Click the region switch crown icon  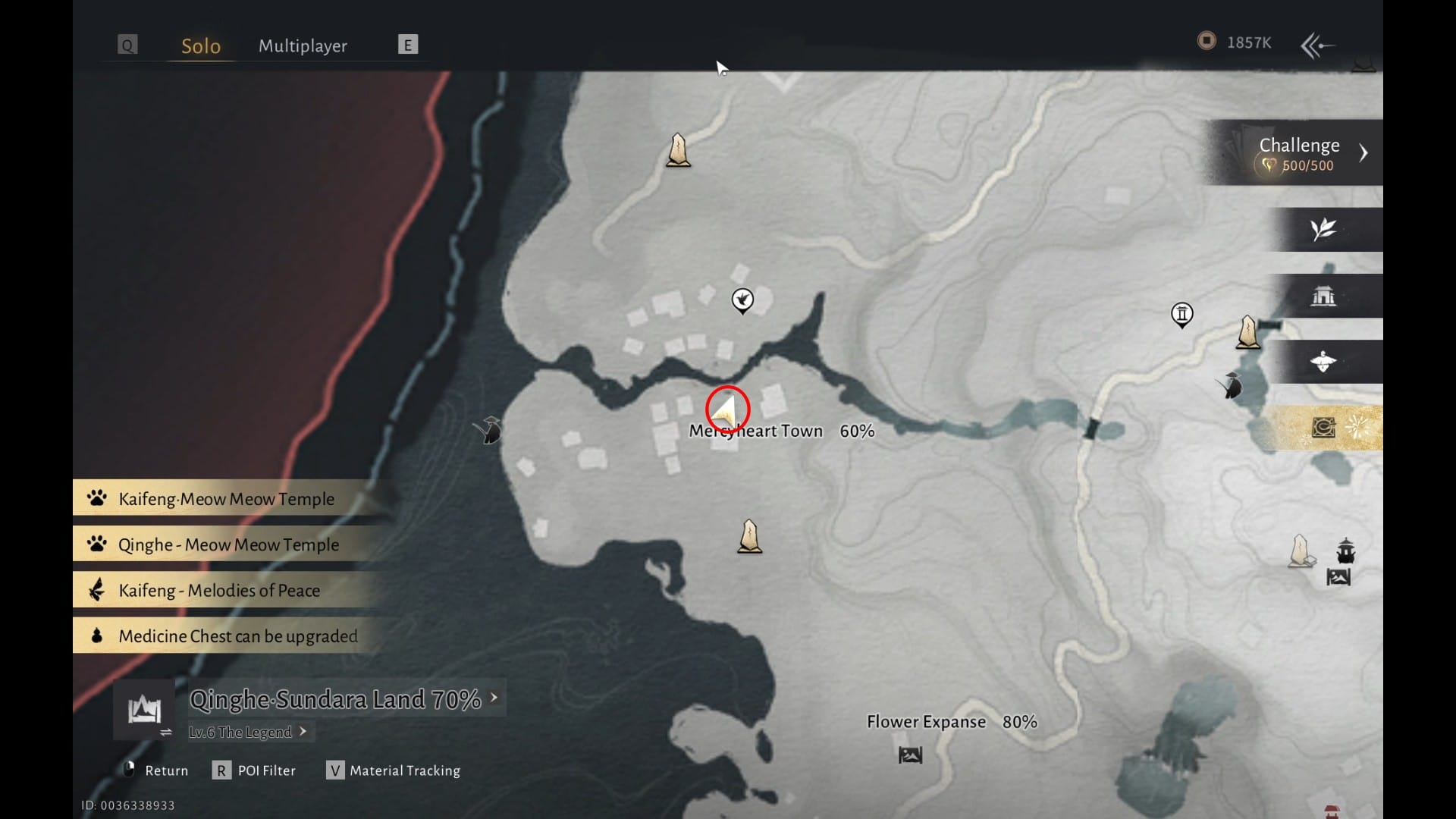coord(144,711)
